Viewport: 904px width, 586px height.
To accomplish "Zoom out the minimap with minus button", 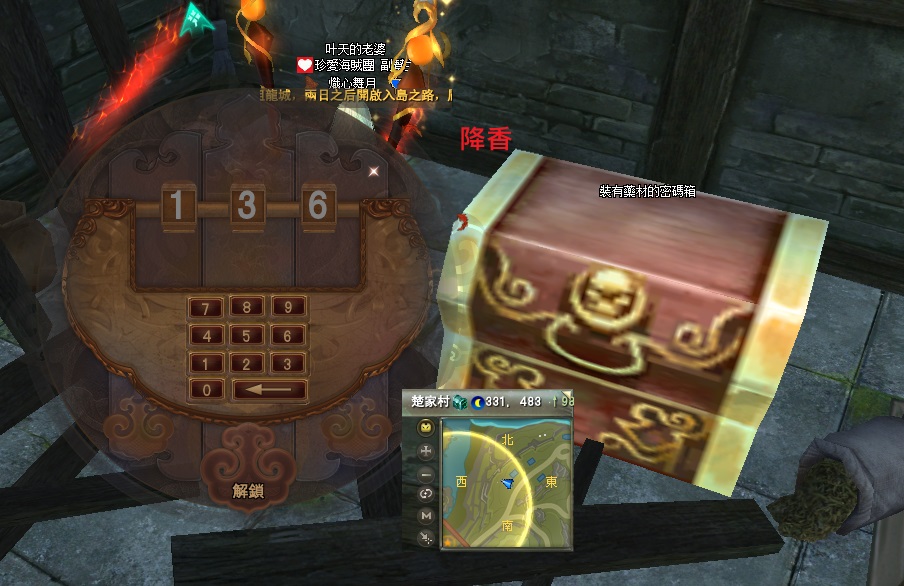I will click(x=427, y=472).
